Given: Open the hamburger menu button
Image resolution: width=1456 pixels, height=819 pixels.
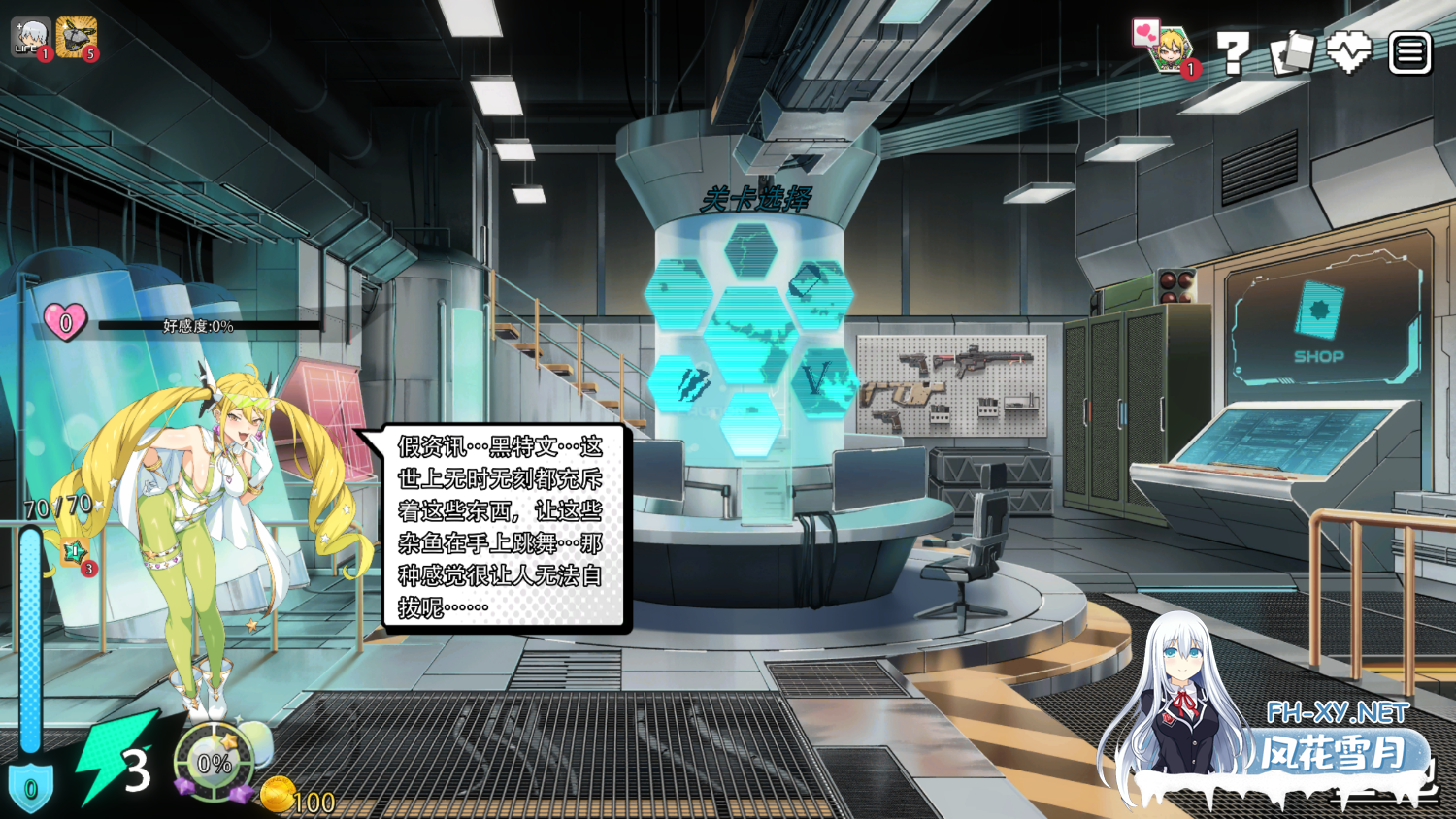Looking at the screenshot, I should tap(1409, 53).
